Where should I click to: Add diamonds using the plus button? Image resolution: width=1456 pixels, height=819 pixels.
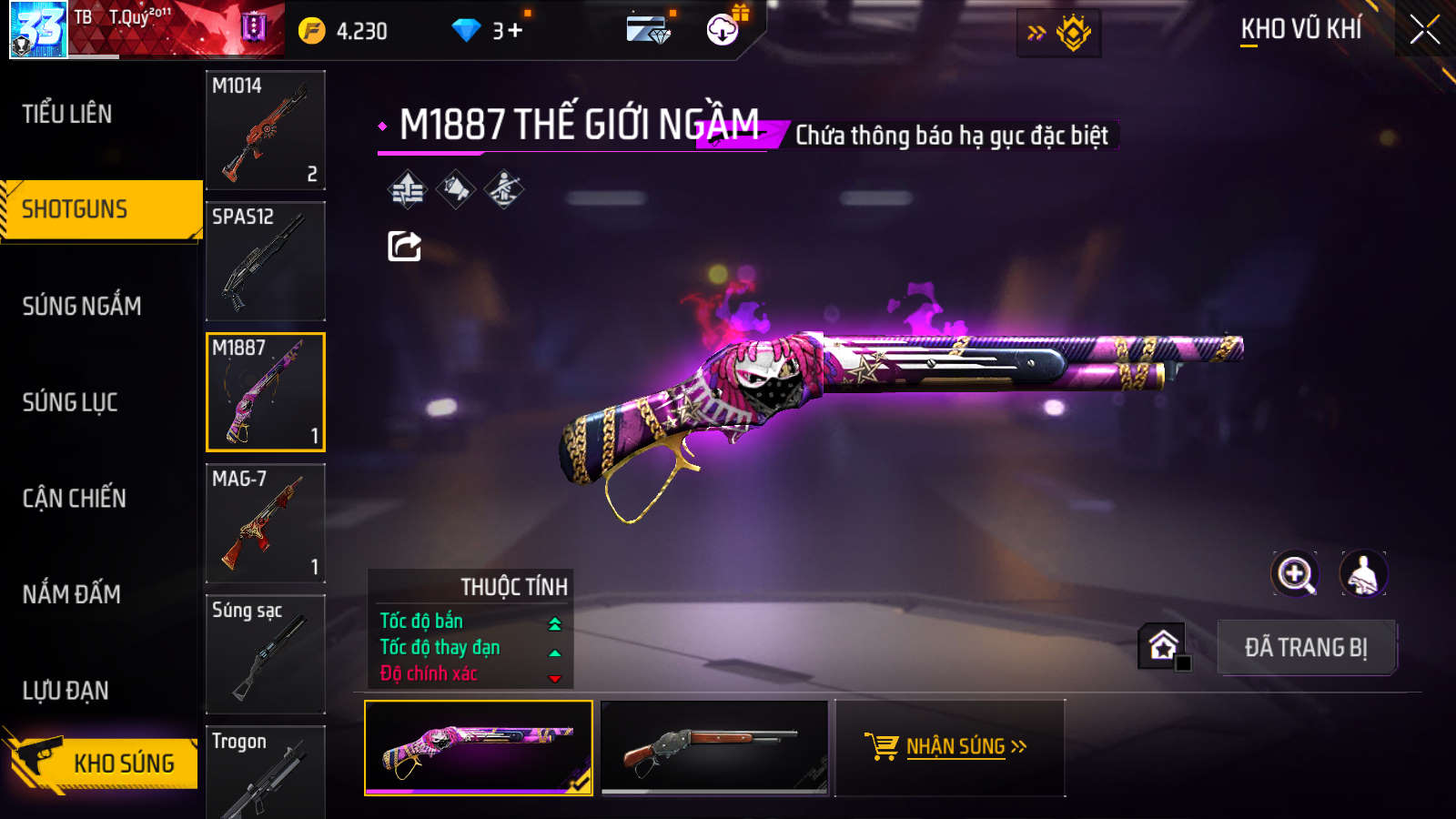click(x=515, y=31)
